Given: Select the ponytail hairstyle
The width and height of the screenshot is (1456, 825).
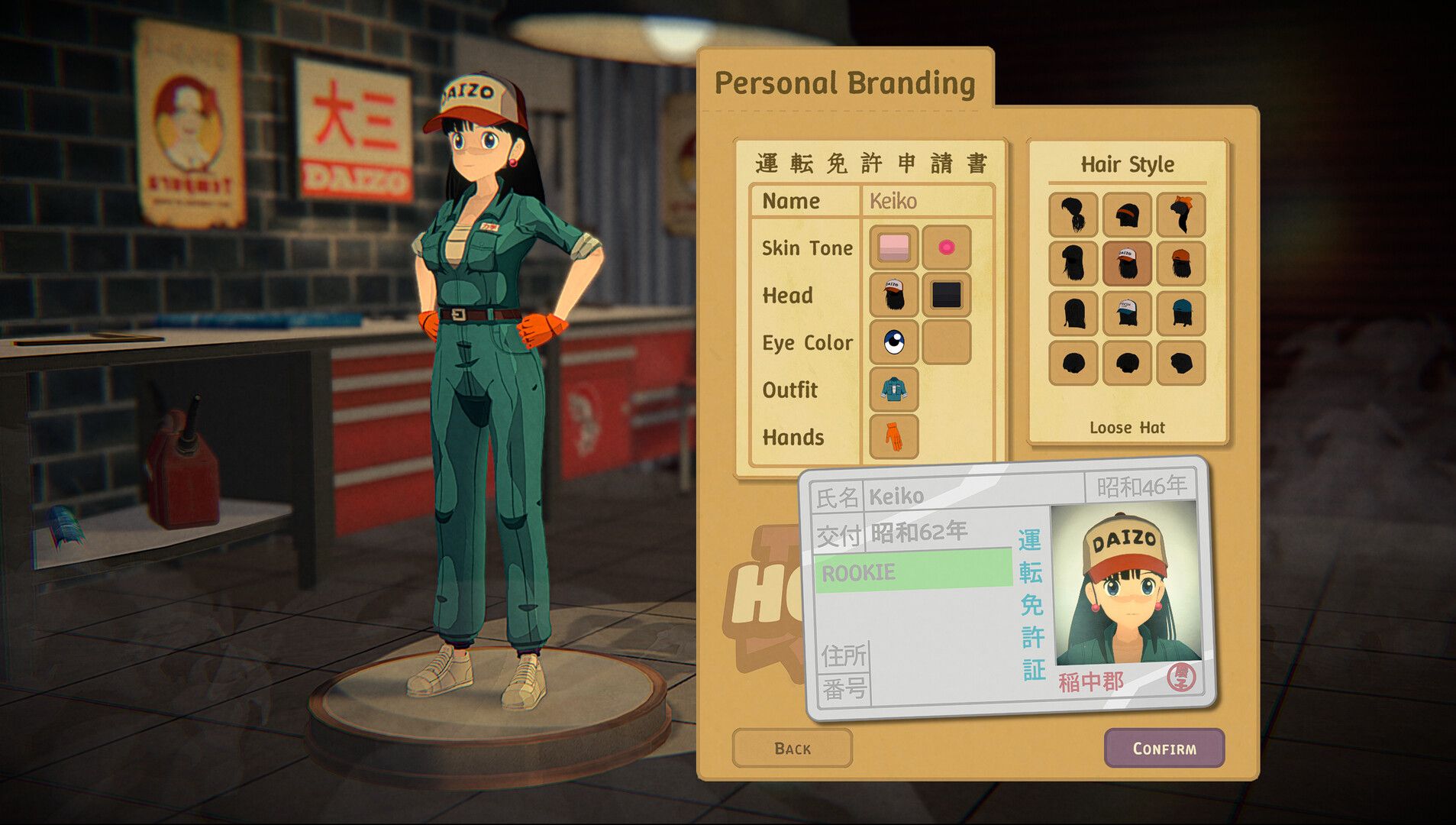Looking at the screenshot, I should 1073,215.
